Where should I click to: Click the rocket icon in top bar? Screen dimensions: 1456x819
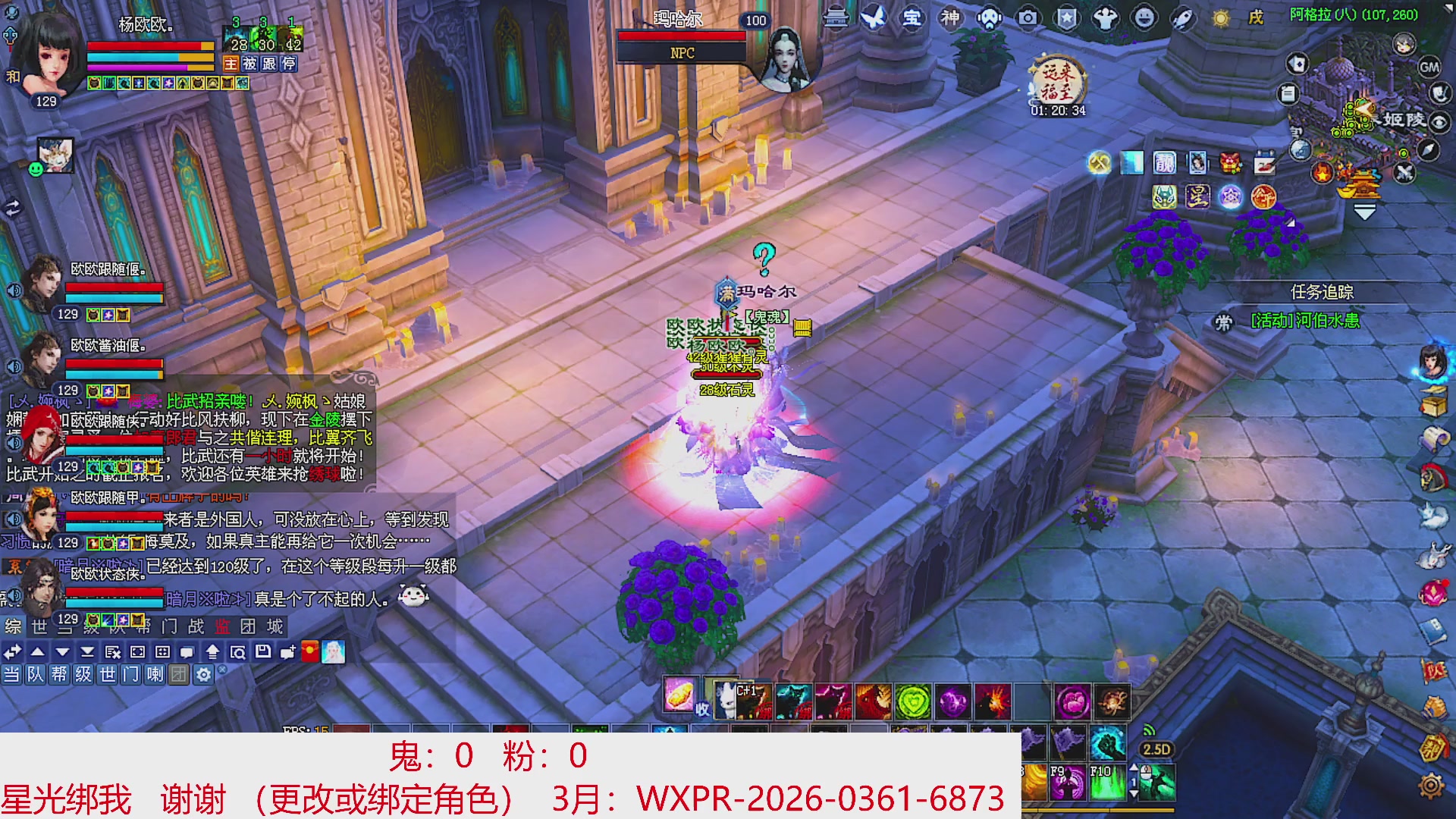tap(1182, 19)
